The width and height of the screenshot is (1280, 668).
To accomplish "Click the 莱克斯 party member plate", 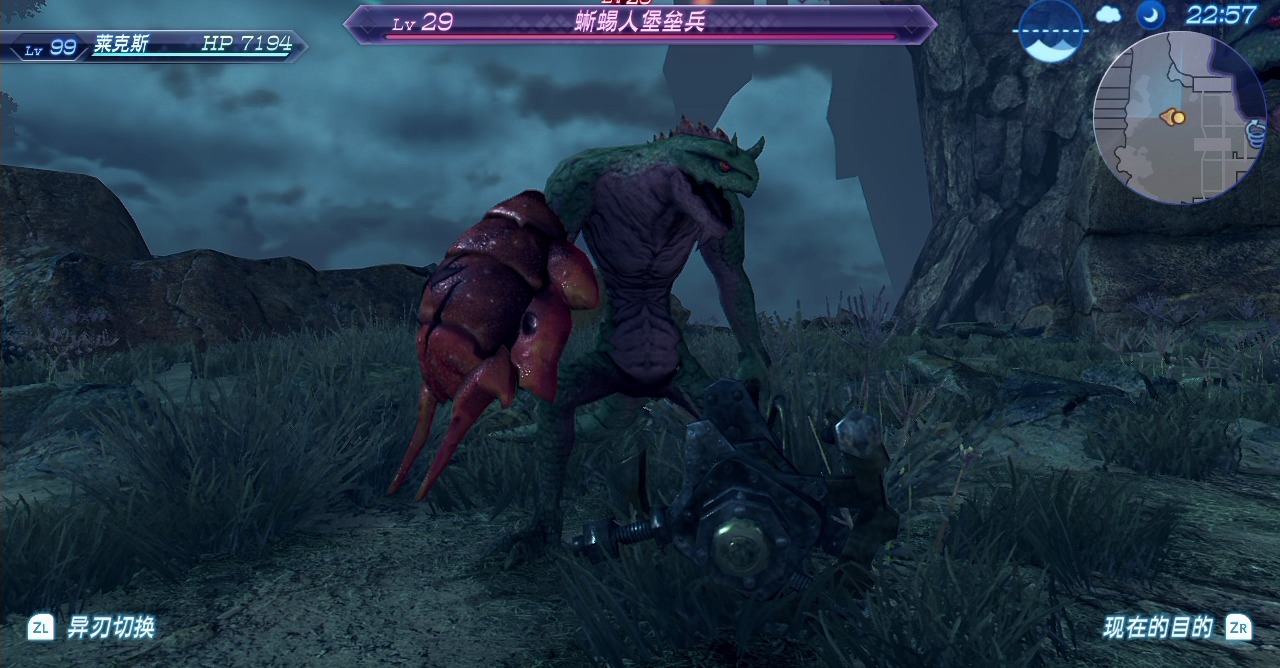I will click(x=153, y=45).
